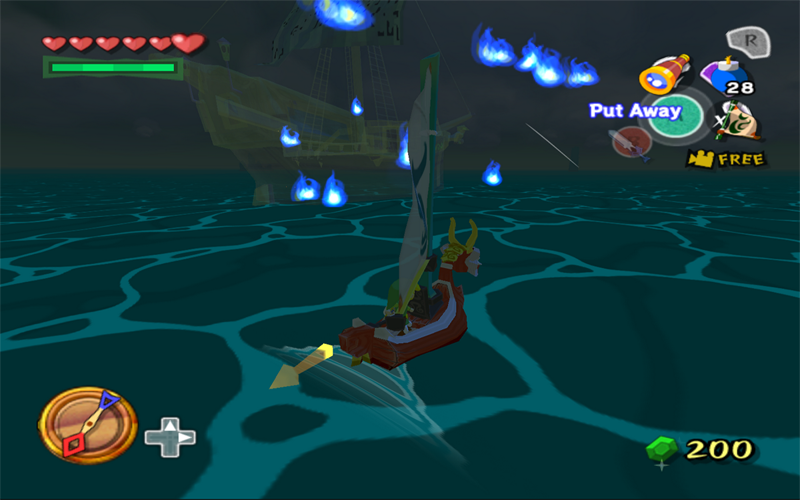Click the green Put Away action button

click(x=676, y=115)
